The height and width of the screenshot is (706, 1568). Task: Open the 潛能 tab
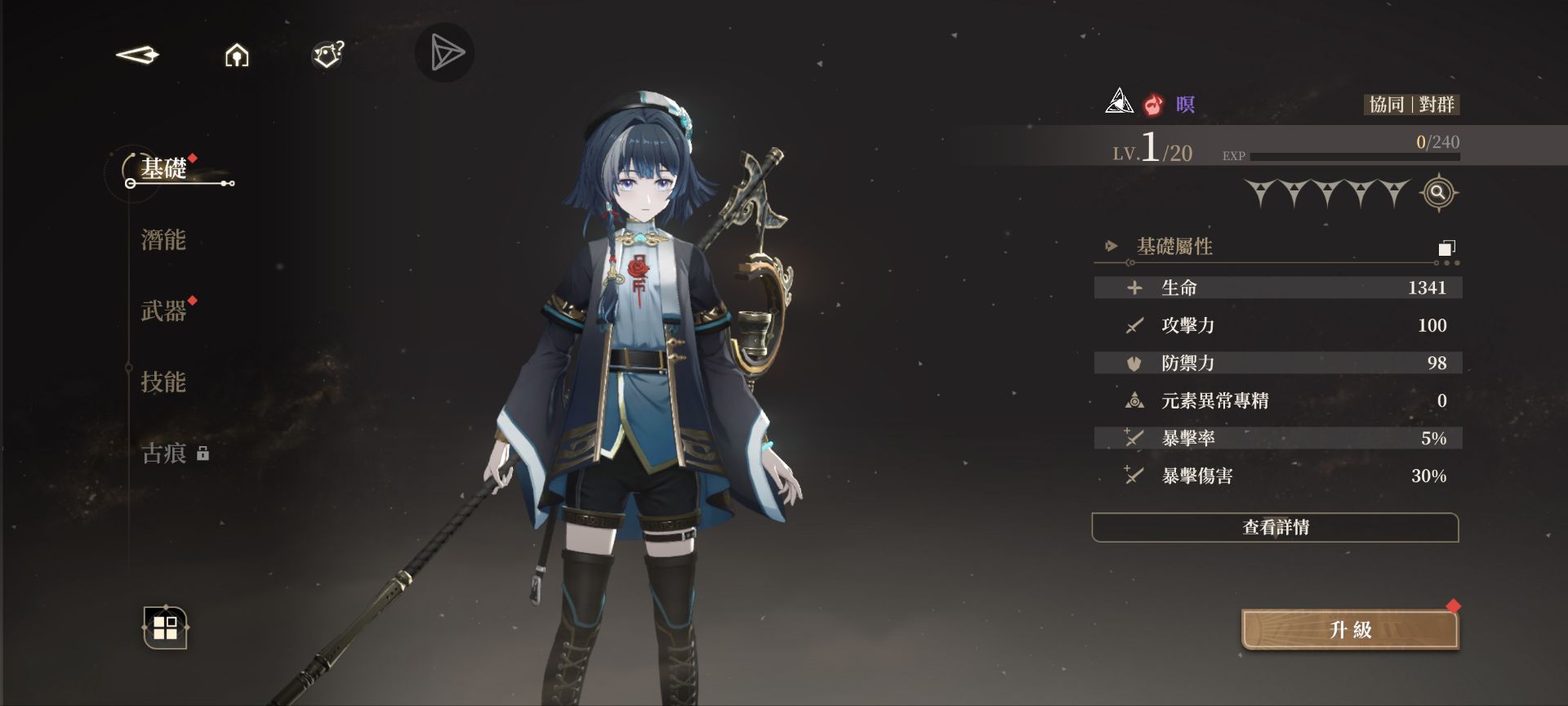(164, 240)
